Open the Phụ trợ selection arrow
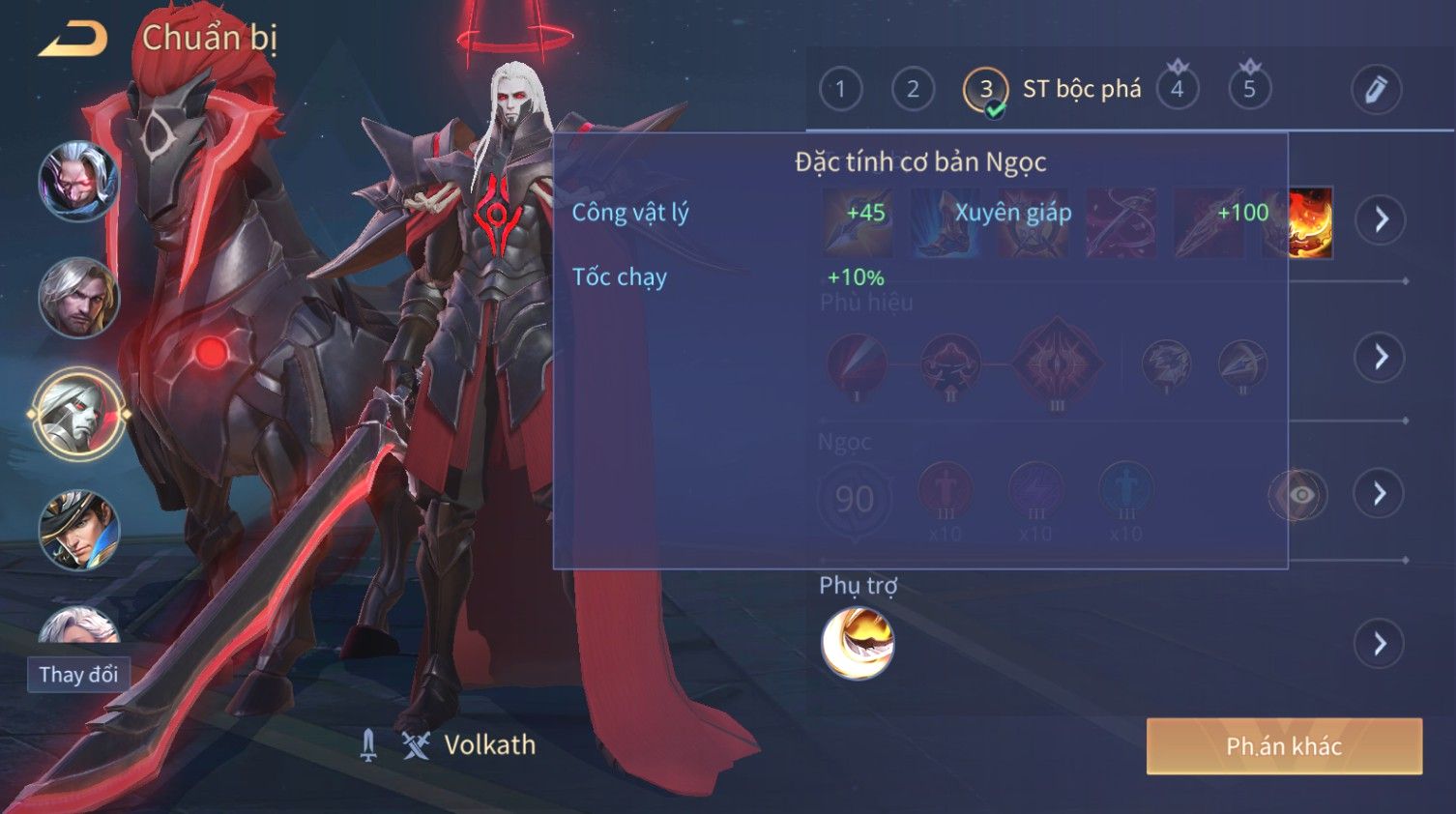Viewport: 1456px width, 814px height. coord(1380,644)
